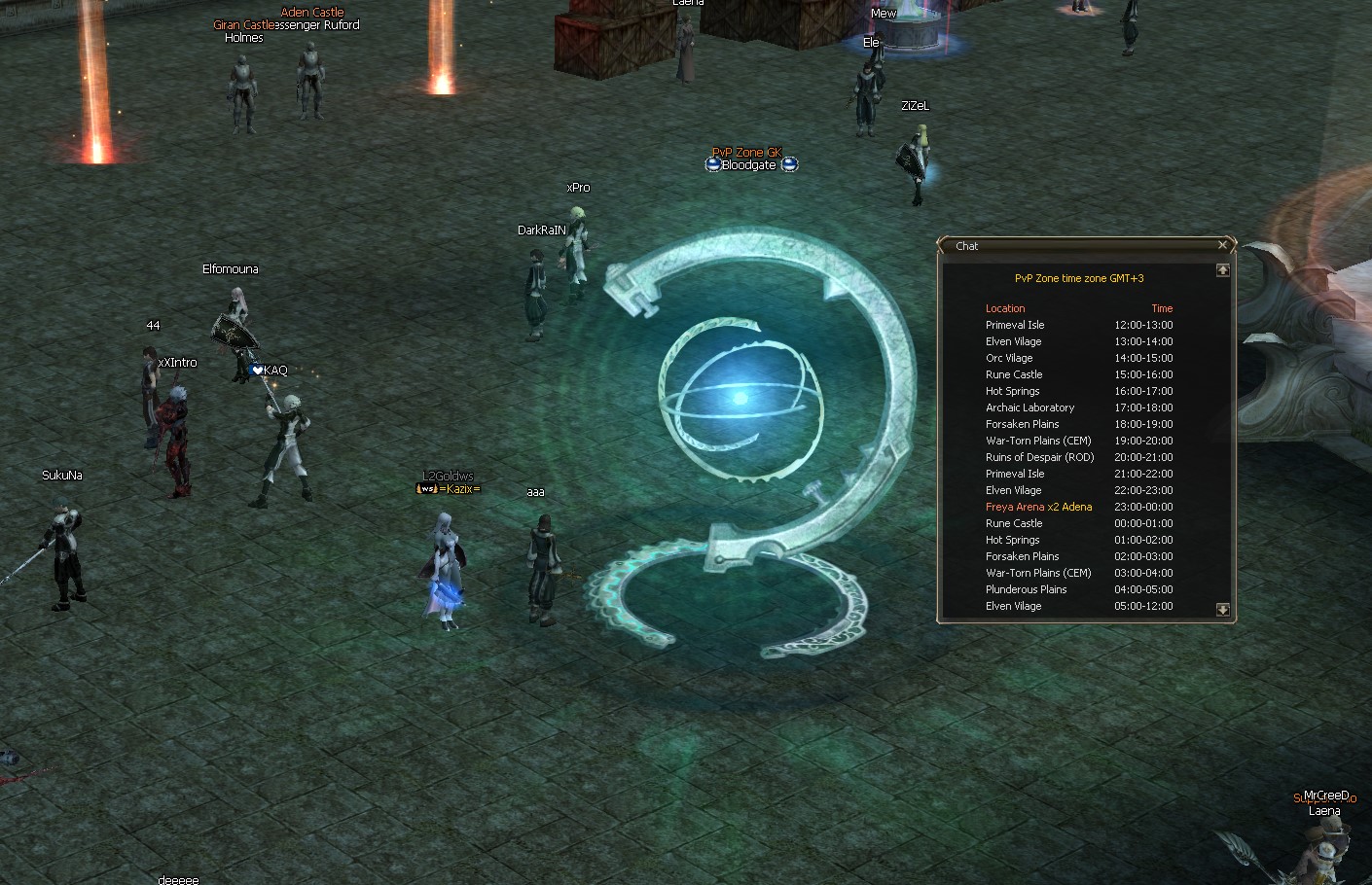This screenshot has height=885, width=1372.
Task: Close the Chat window
Action: pyautogui.click(x=1222, y=245)
